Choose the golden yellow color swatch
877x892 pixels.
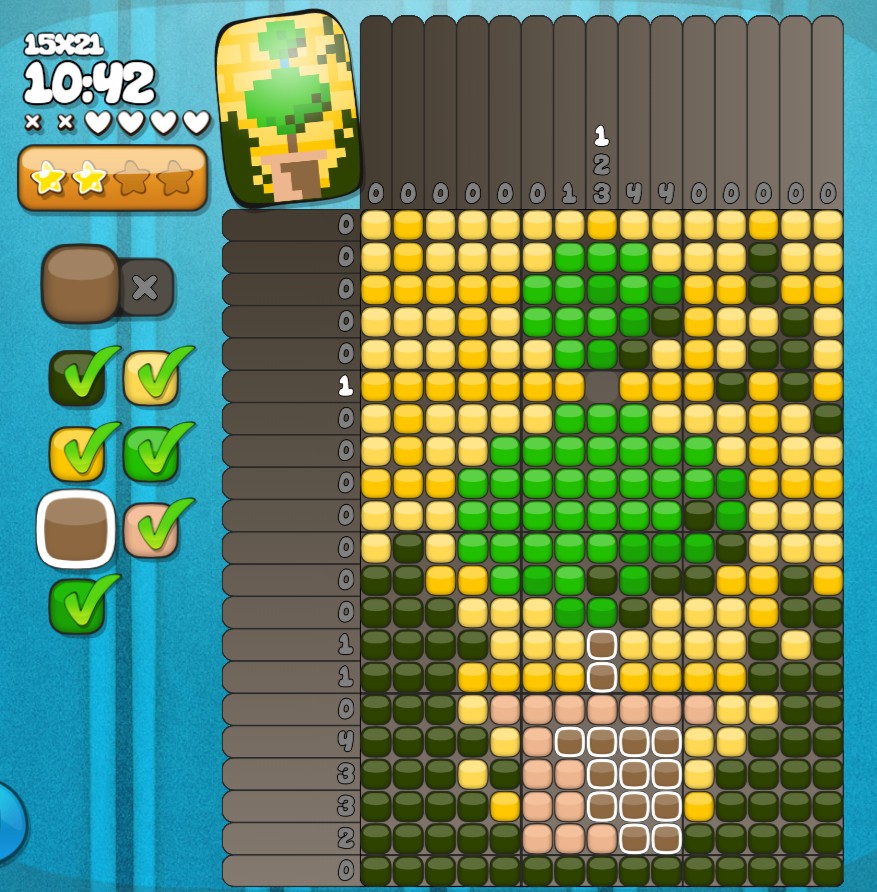[77, 453]
